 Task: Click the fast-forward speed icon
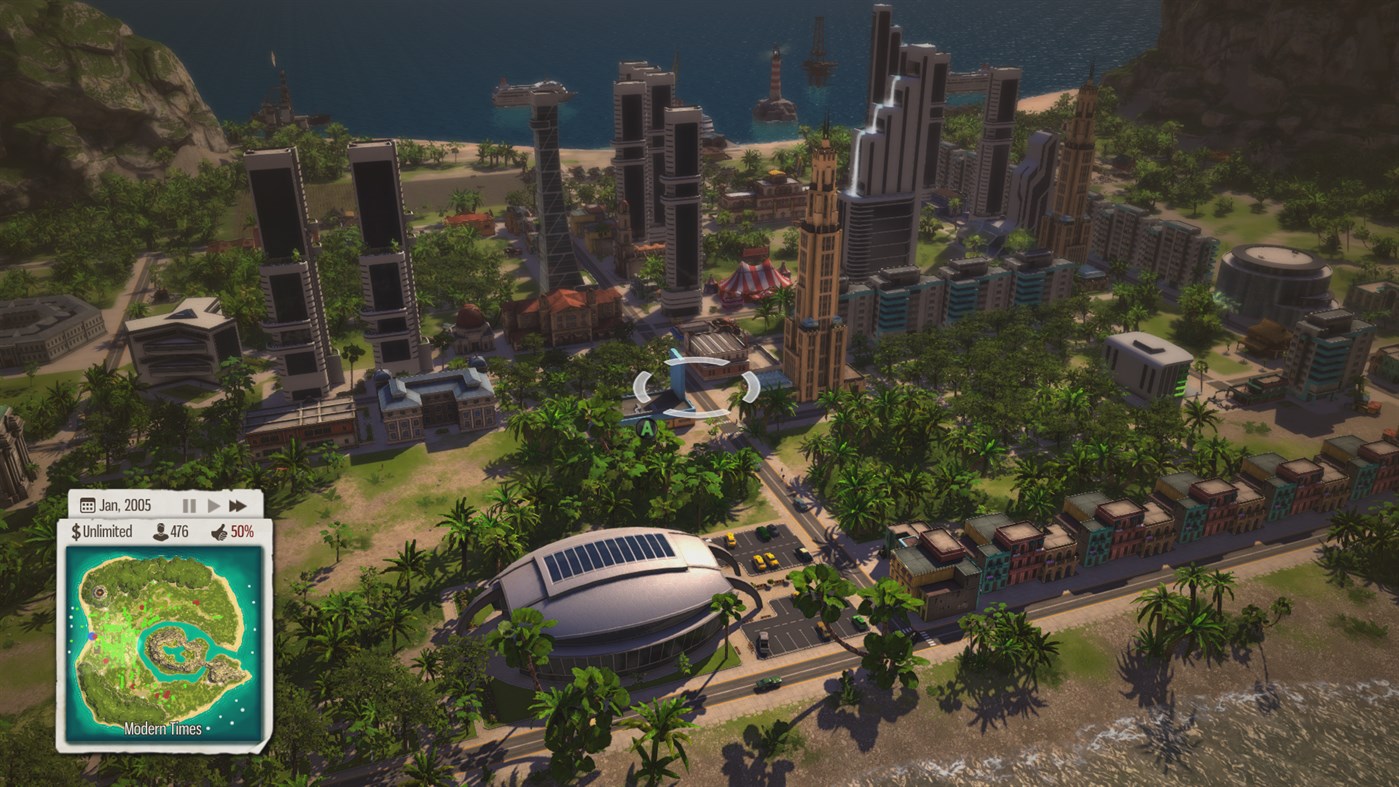(x=237, y=505)
